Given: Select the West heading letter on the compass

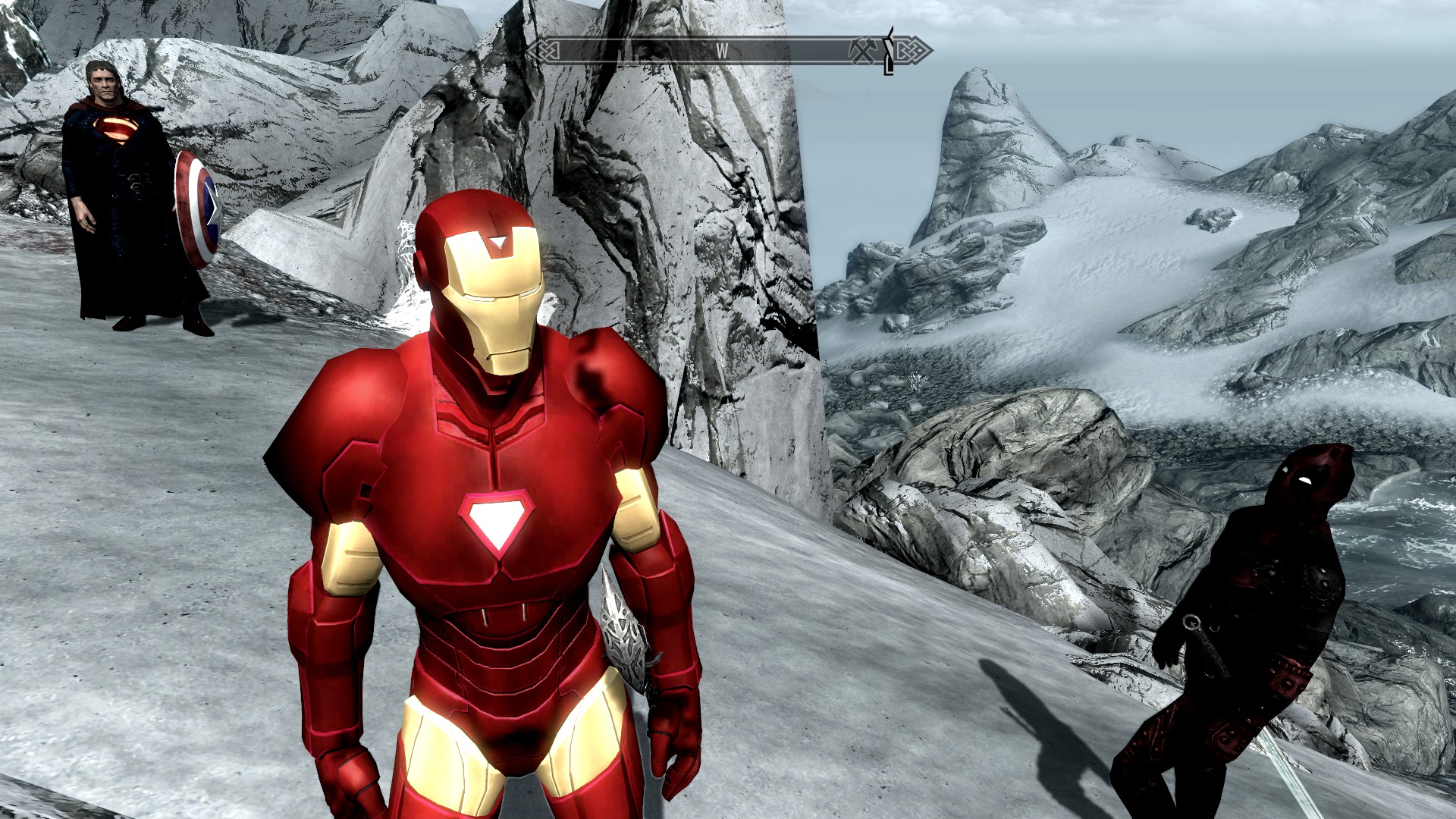Looking at the screenshot, I should click(x=721, y=52).
